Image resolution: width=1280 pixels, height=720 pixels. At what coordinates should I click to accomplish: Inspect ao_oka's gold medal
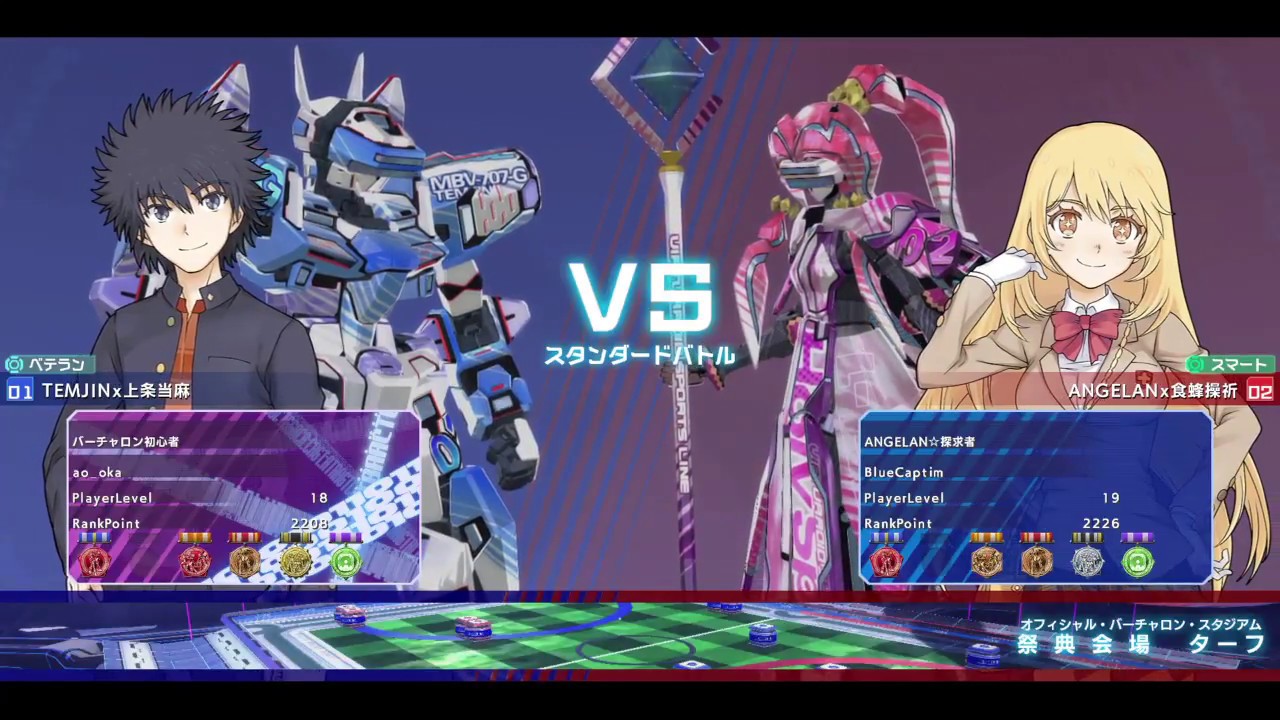295,562
